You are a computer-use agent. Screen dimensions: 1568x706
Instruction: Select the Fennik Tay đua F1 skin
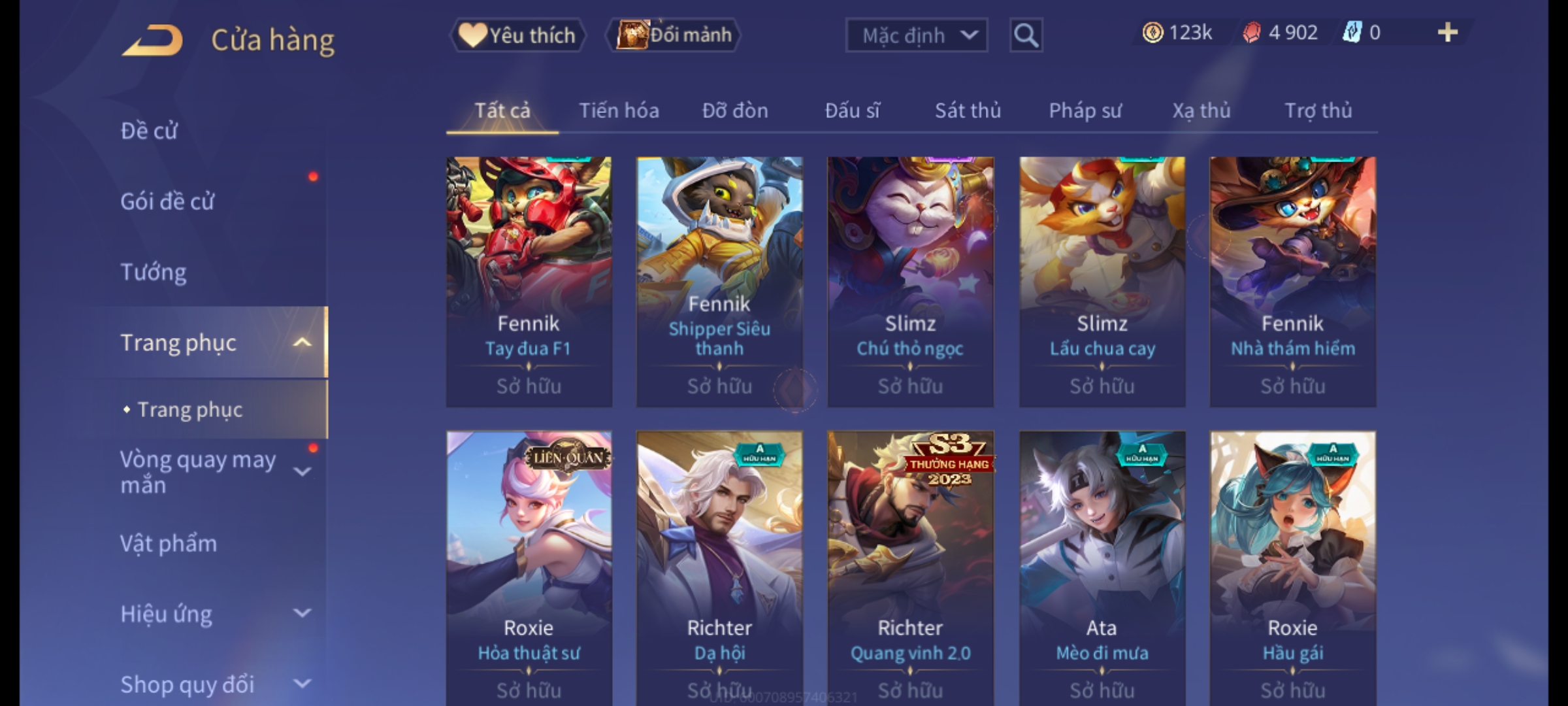tap(529, 281)
